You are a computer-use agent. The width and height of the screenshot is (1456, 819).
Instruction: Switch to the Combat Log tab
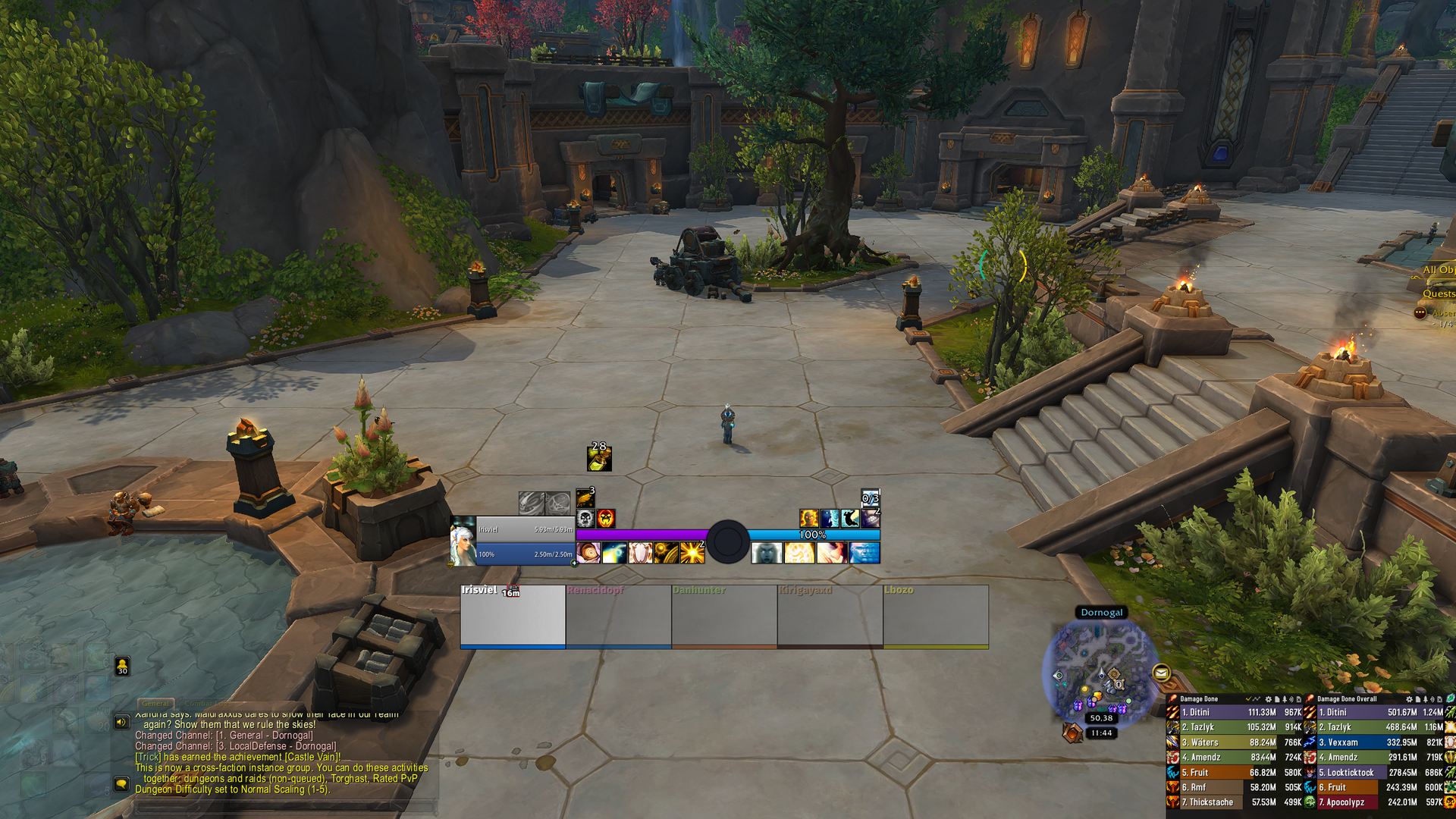[206, 704]
